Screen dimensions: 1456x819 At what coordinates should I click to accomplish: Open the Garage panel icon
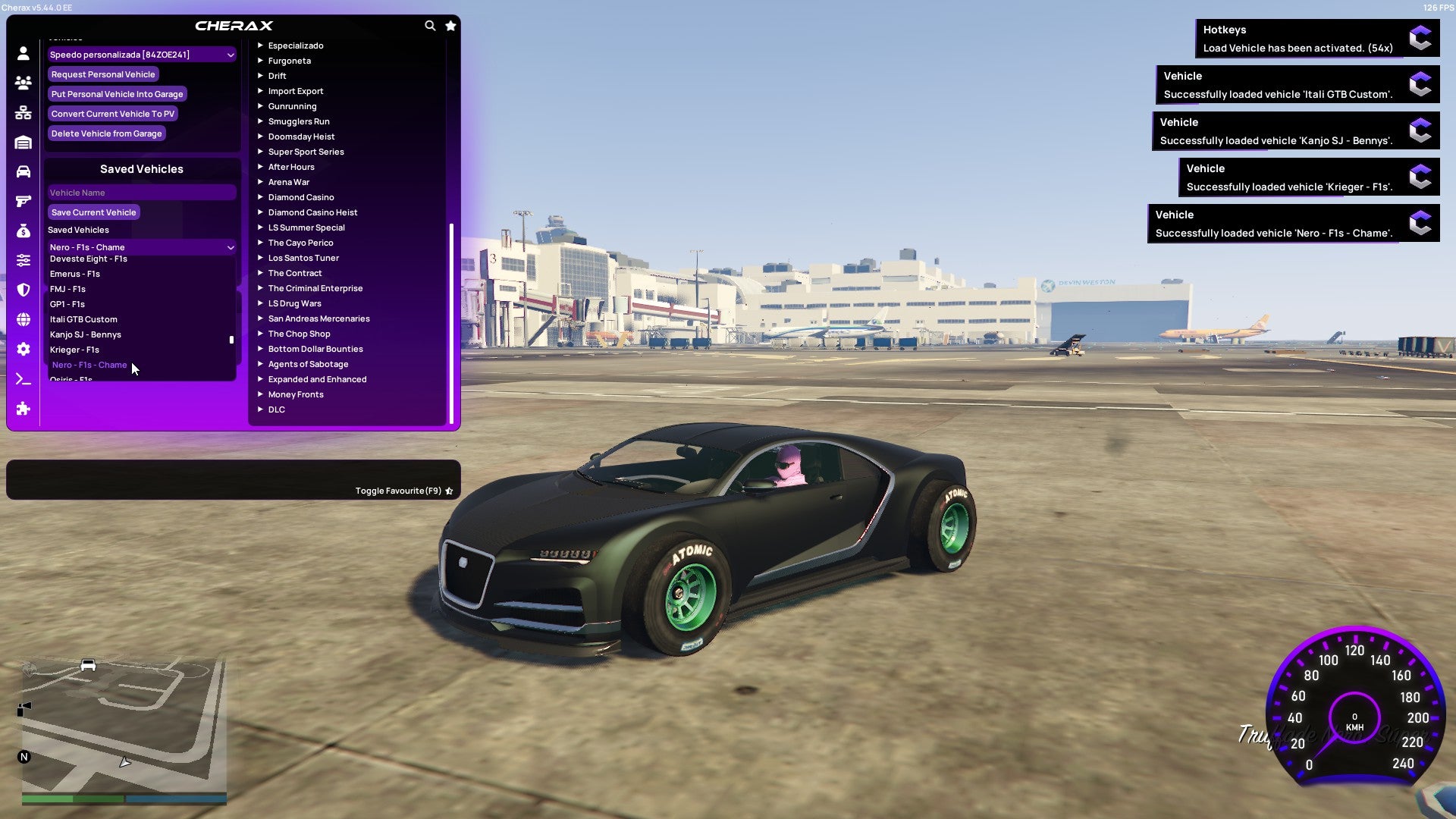[23, 141]
